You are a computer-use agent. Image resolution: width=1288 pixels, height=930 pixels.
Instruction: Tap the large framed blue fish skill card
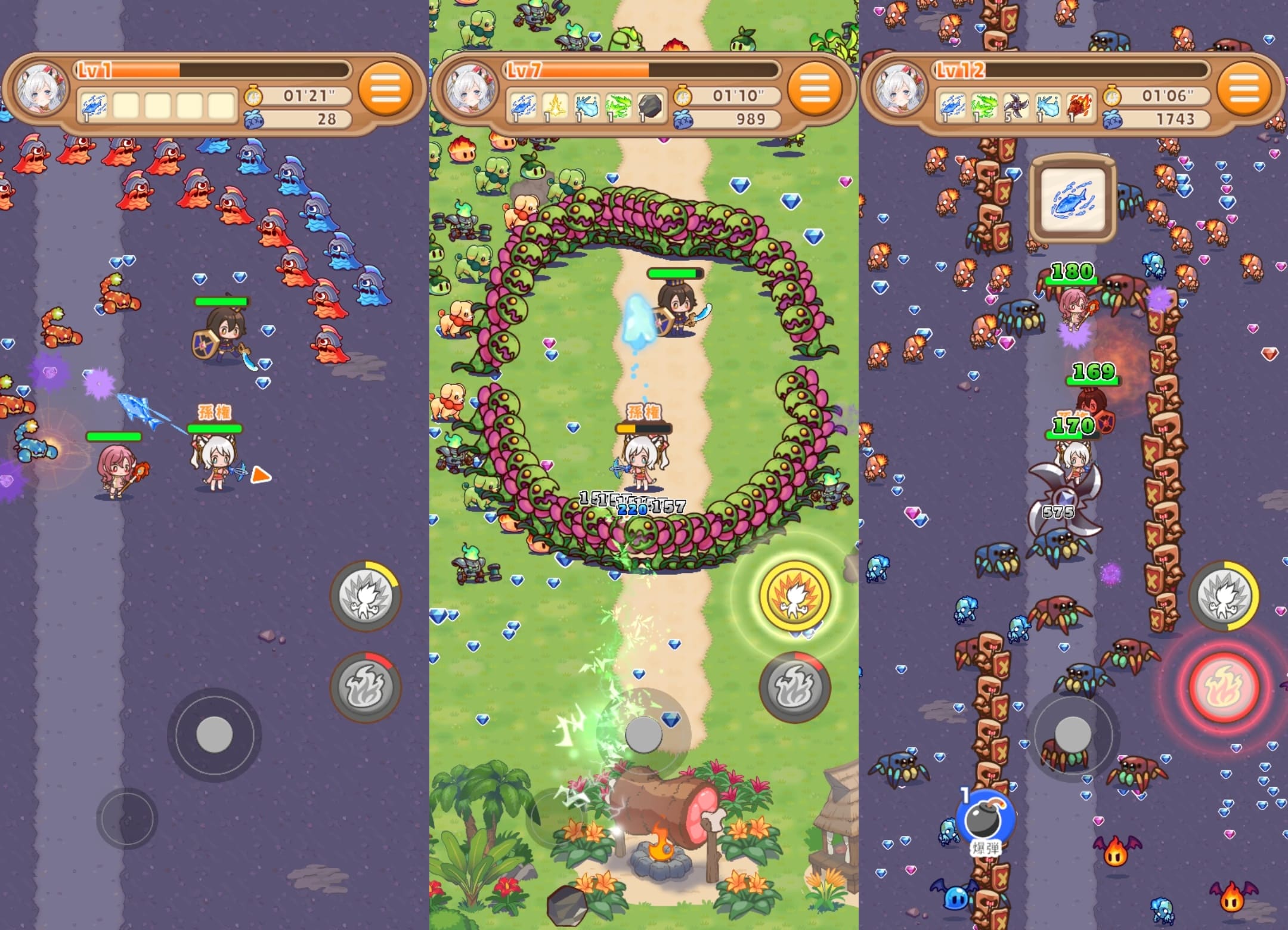click(x=1072, y=200)
